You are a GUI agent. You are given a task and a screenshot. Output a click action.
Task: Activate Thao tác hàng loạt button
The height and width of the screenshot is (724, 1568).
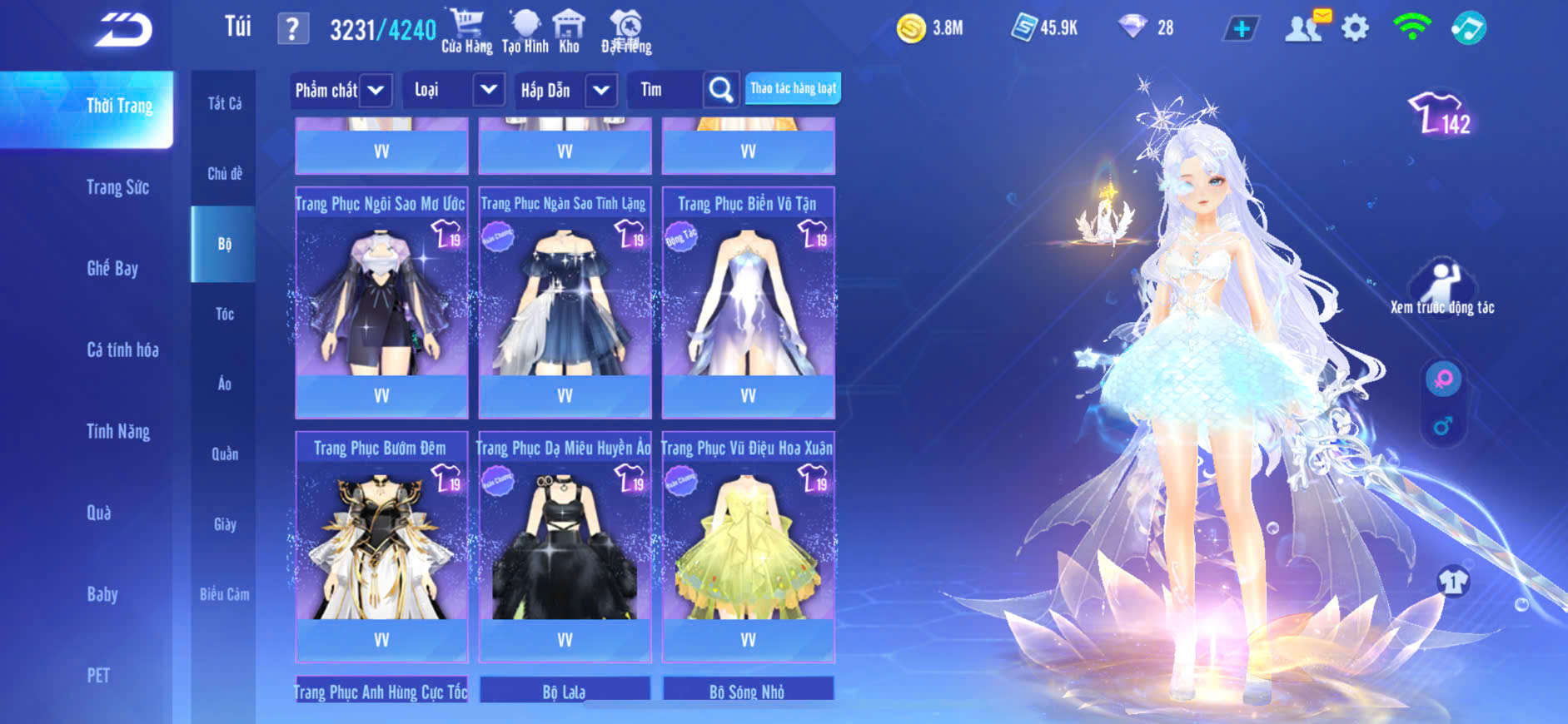coord(793,88)
